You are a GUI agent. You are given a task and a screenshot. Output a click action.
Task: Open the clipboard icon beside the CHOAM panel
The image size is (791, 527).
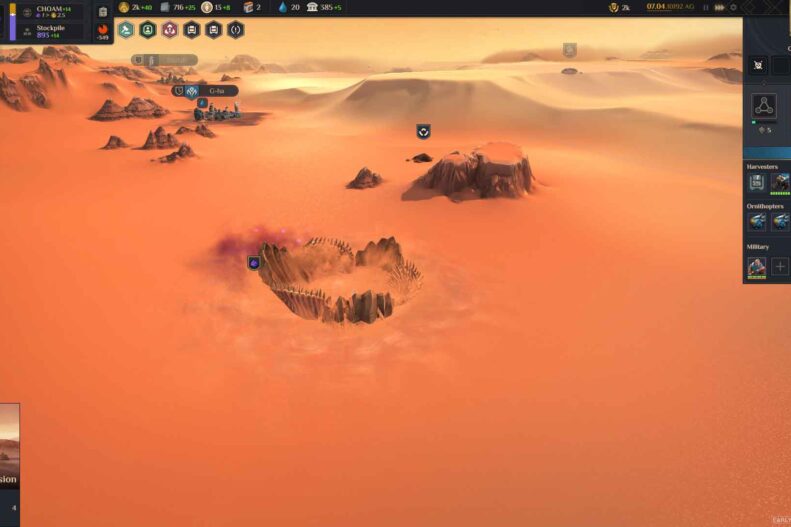pyautogui.click(x=102, y=12)
